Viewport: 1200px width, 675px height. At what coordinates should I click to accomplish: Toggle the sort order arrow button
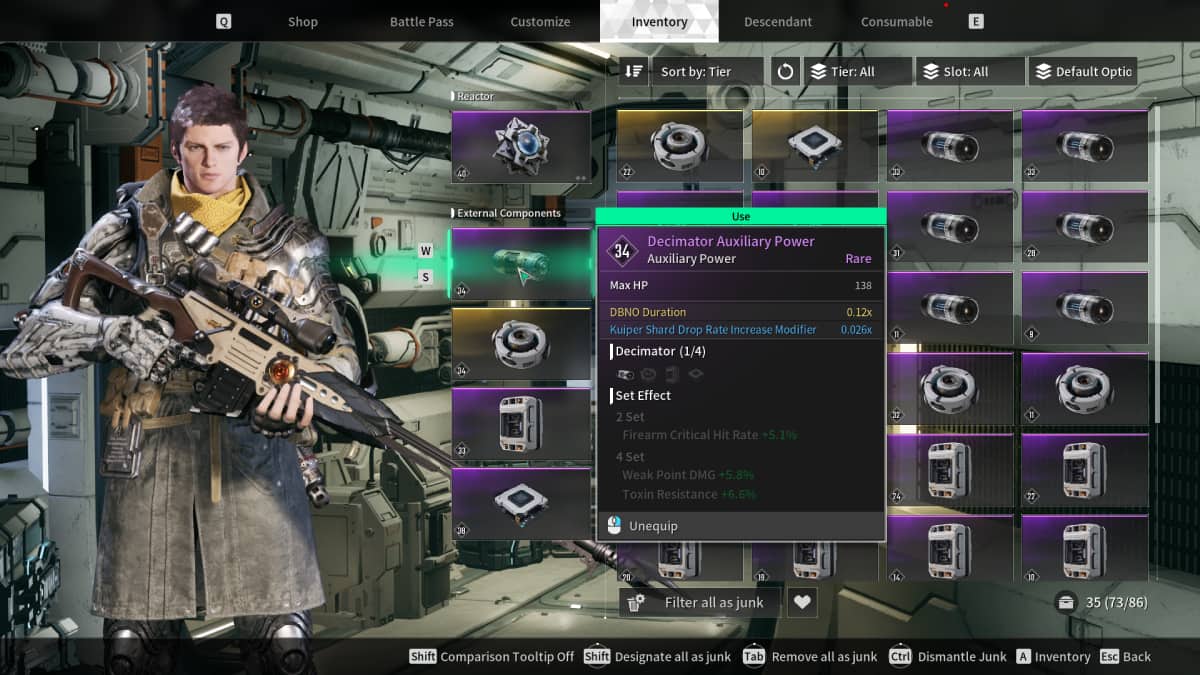pos(634,72)
